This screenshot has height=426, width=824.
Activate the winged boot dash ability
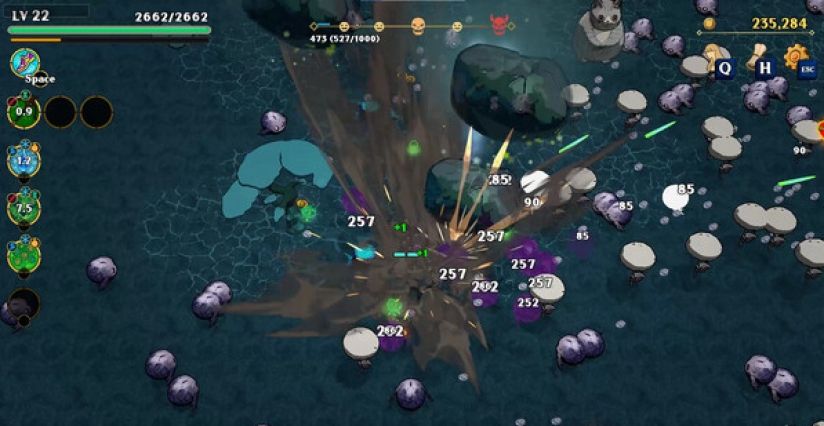coord(23,64)
